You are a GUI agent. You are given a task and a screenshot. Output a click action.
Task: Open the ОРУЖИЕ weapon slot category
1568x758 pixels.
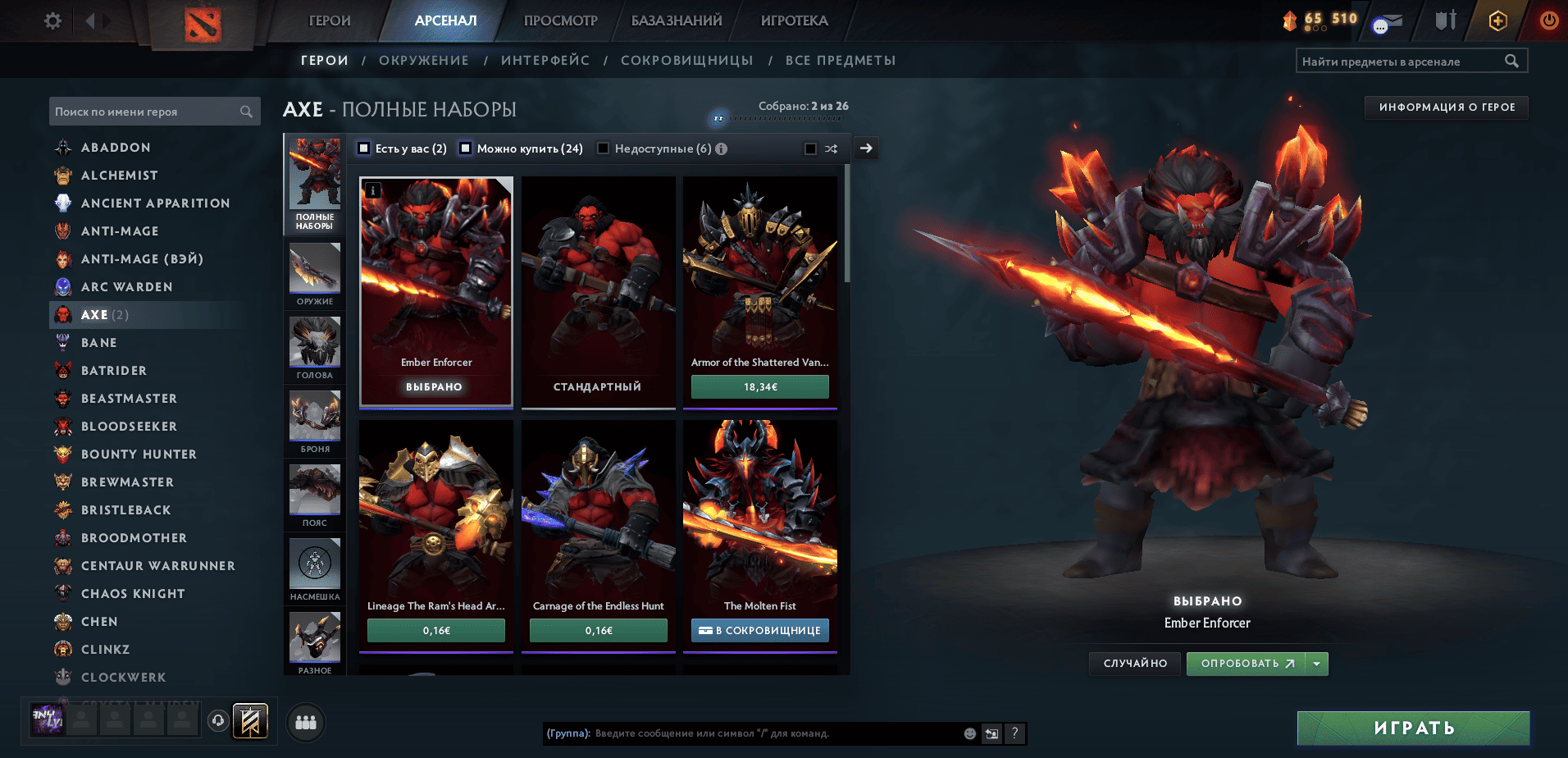315,275
